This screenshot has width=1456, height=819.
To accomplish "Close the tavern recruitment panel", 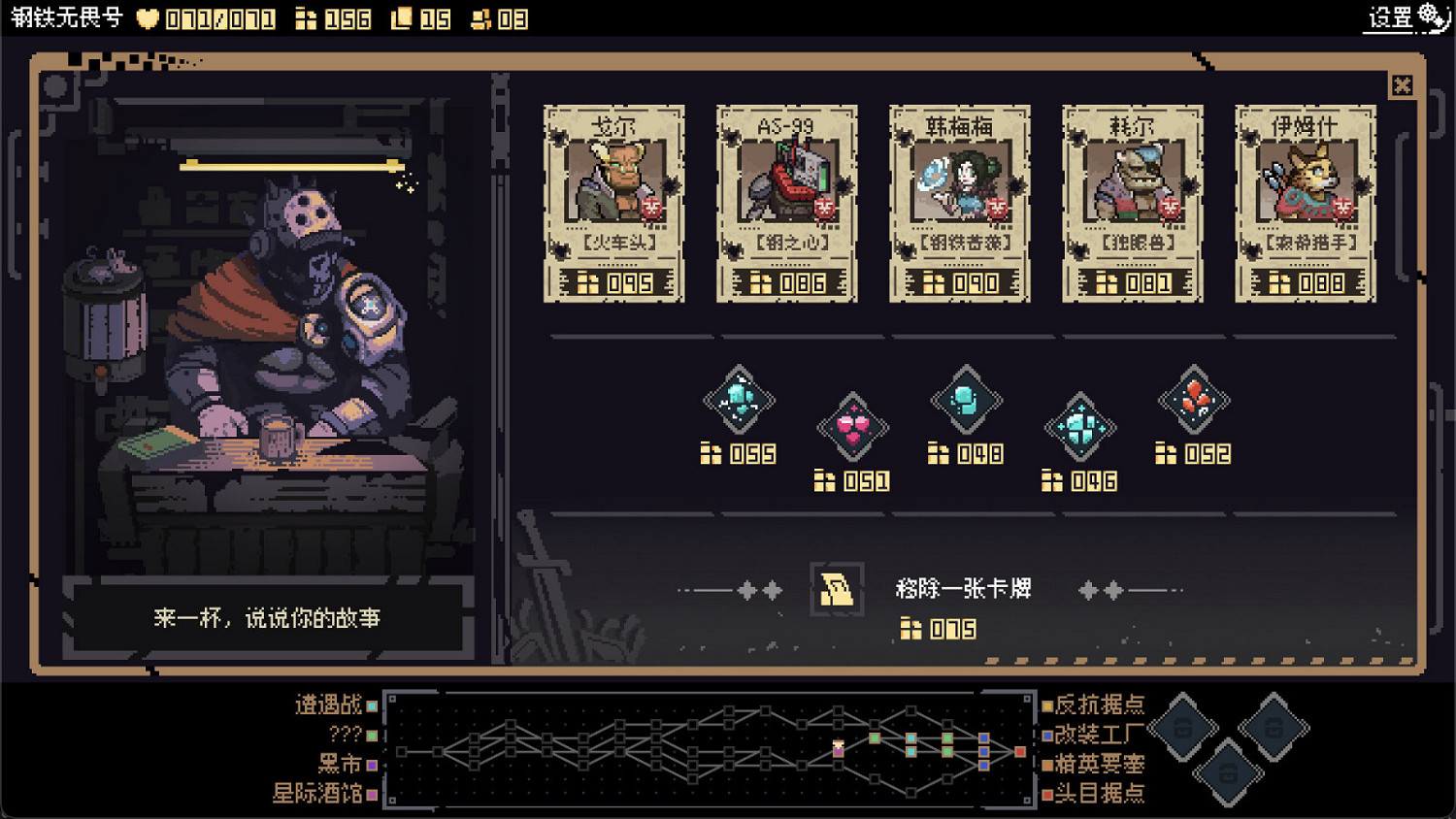I will [1403, 85].
